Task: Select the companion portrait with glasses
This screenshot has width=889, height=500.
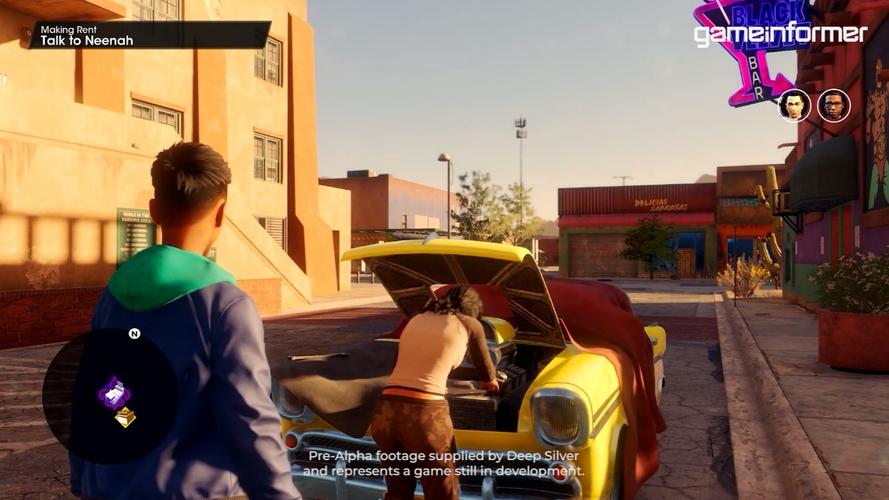Action: (x=833, y=105)
